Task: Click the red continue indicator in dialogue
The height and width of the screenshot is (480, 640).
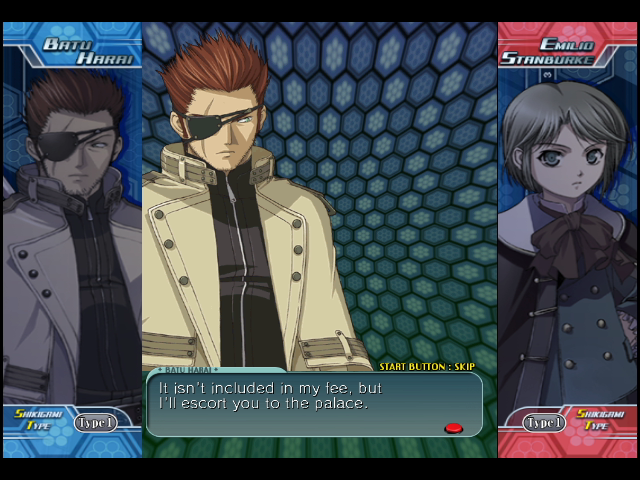Action: coord(453,428)
